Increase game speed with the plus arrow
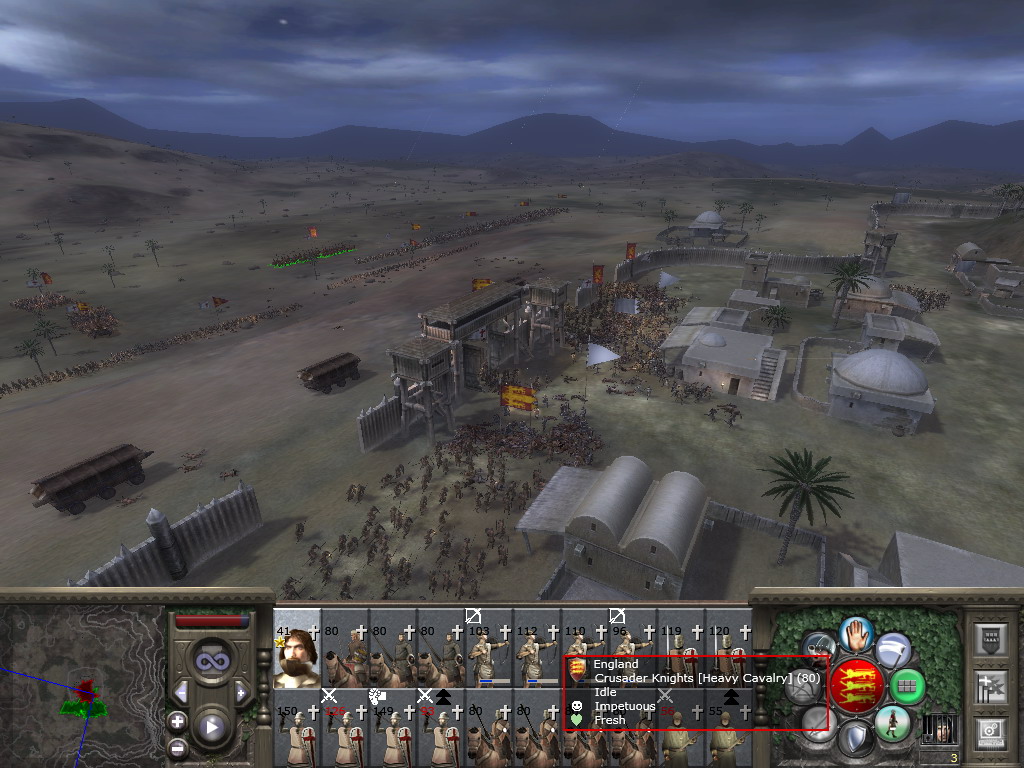 [241, 692]
